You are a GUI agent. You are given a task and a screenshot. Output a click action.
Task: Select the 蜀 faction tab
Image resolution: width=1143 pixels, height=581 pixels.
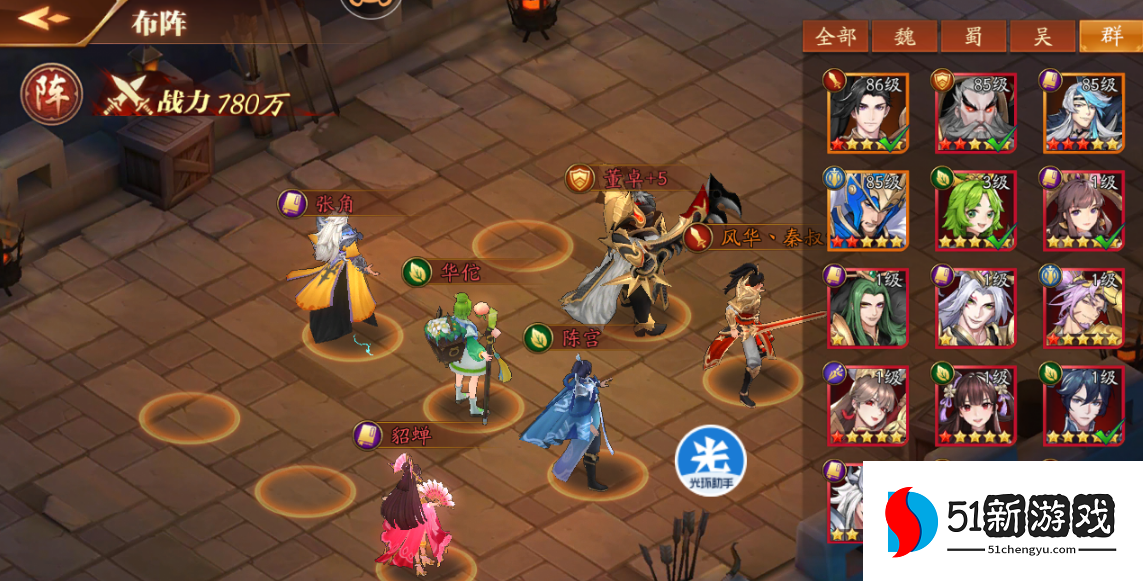(973, 37)
